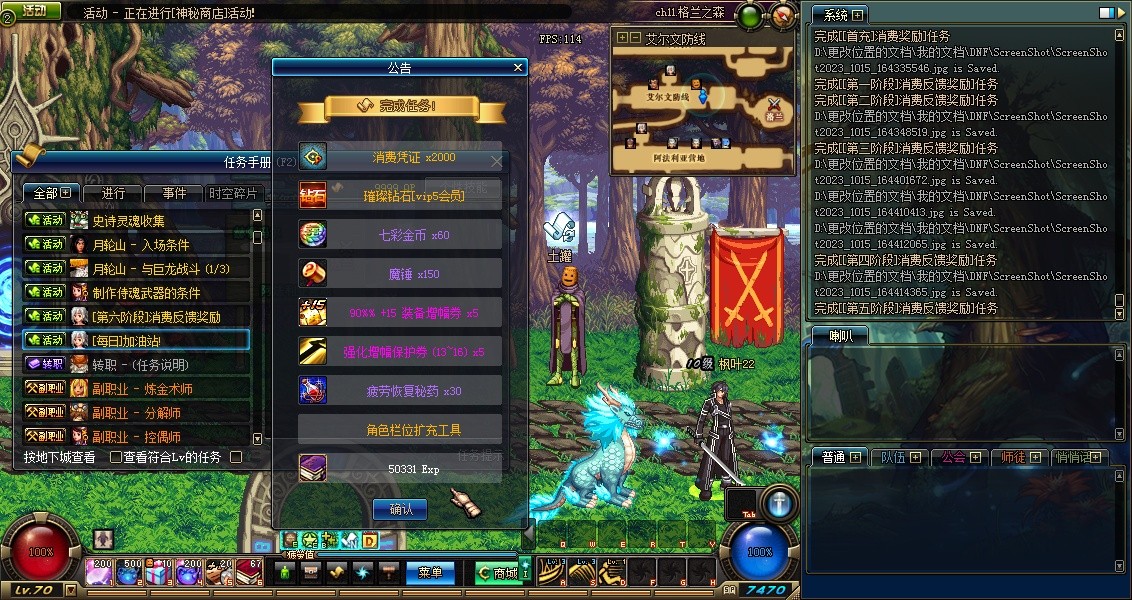This screenshot has height=600, width=1132.
Task: Show the 时空碎片 quest tab
Action: point(232,193)
